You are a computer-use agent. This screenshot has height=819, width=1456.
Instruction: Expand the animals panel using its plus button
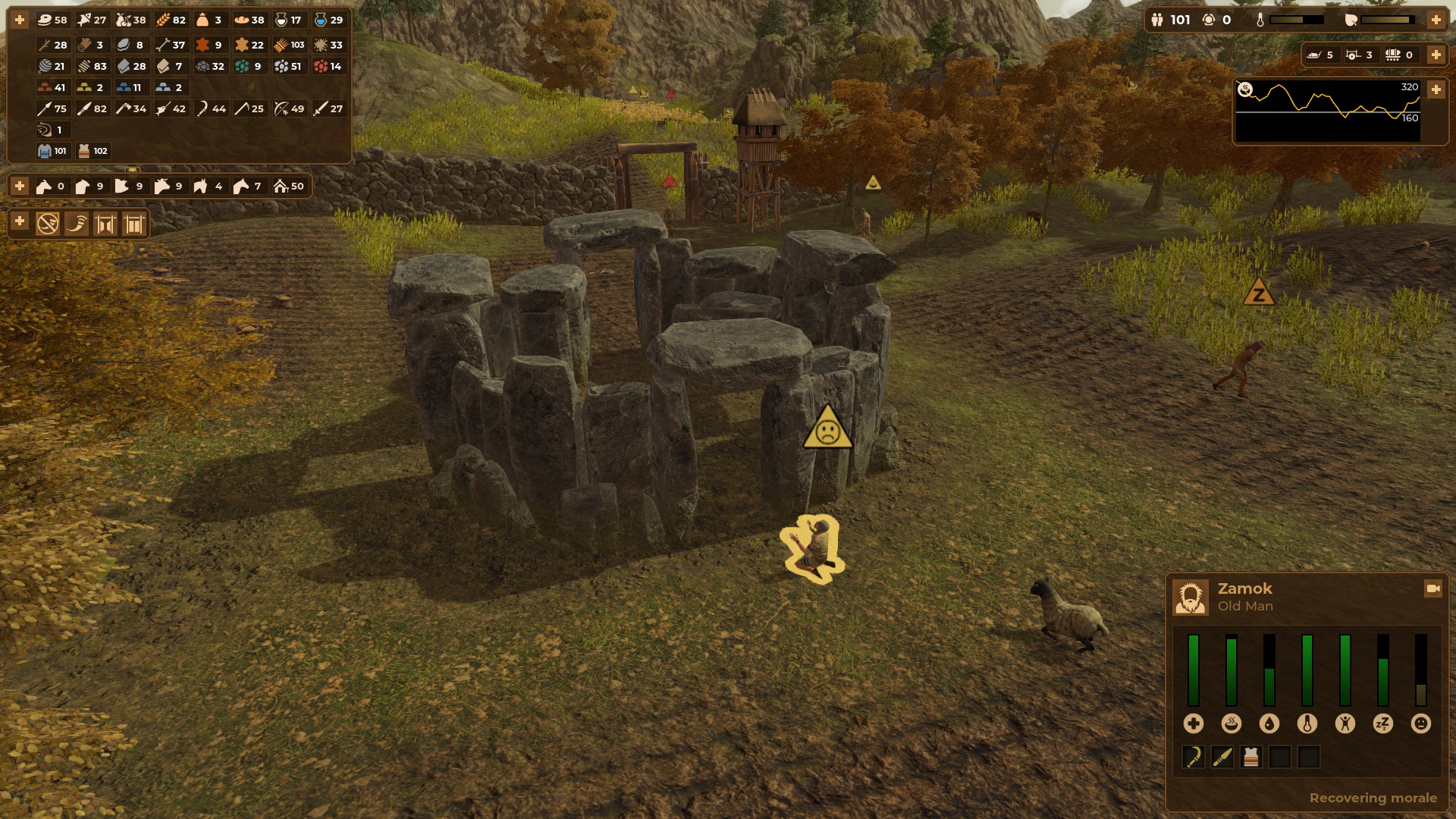pyautogui.click(x=20, y=186)
